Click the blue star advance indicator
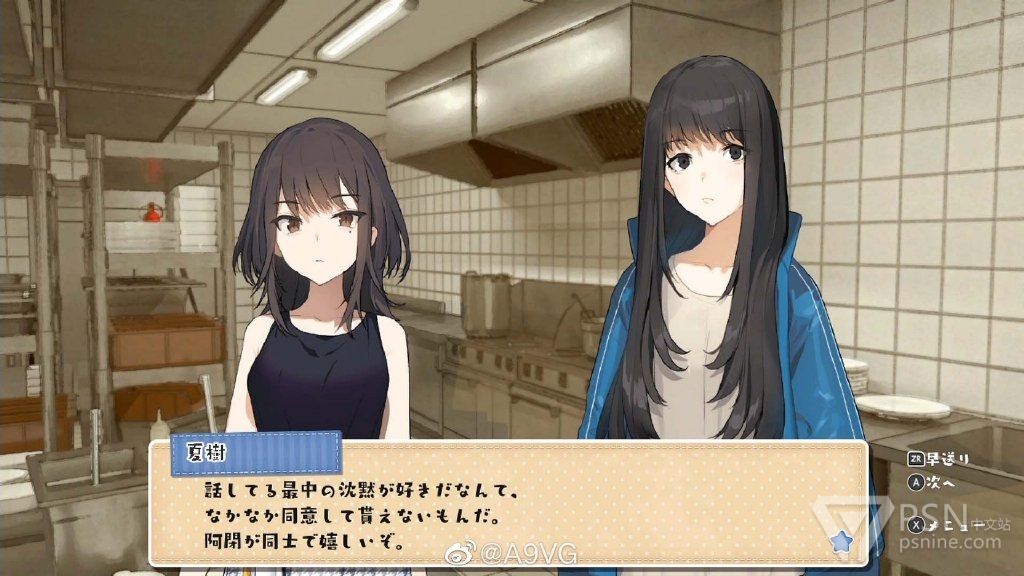This screenshot has height=576, width=1024. pos(841,541)
